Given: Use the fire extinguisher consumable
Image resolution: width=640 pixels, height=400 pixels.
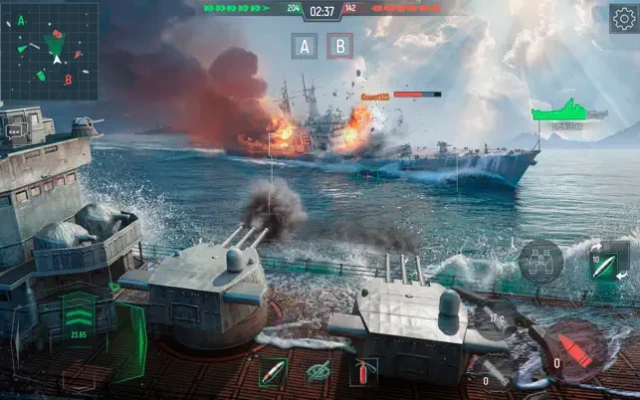Looking at the screenshot, I should click(x=364, y=371).
